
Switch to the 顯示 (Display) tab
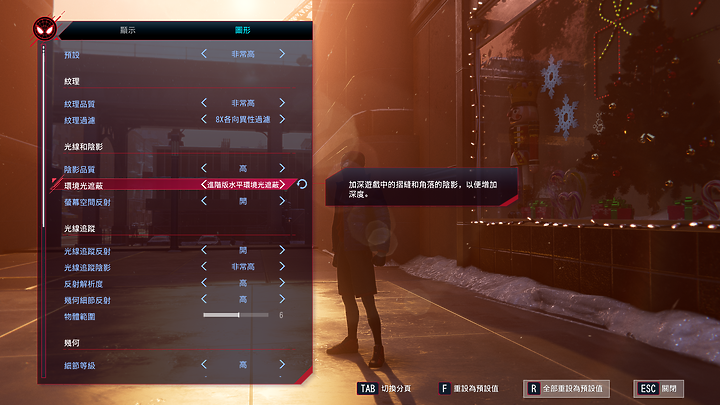click(127, 30)
